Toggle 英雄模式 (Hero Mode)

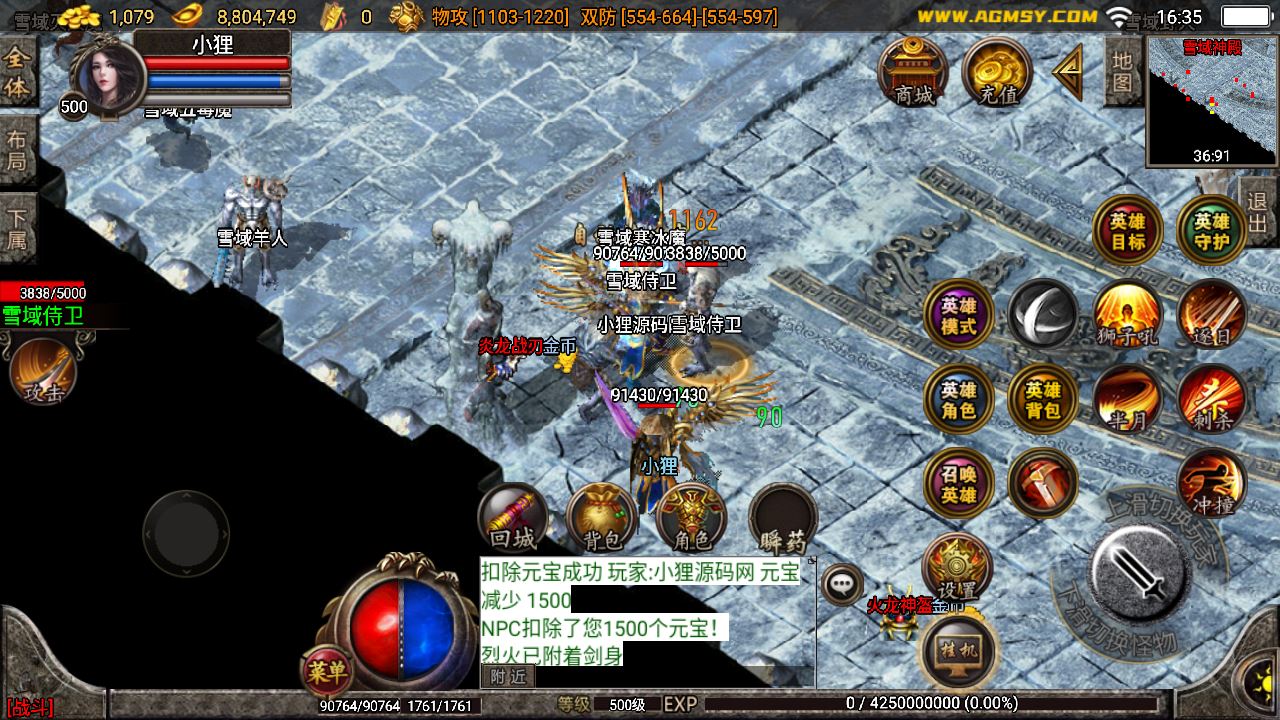[958, 315]
